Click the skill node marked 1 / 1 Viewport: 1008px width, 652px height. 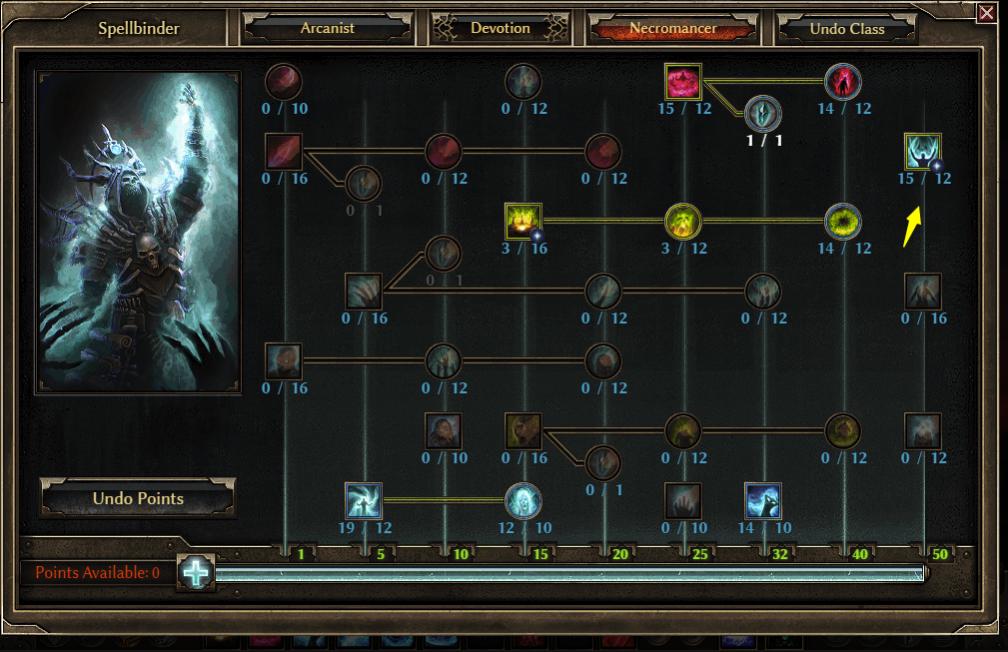click(763, 114)
